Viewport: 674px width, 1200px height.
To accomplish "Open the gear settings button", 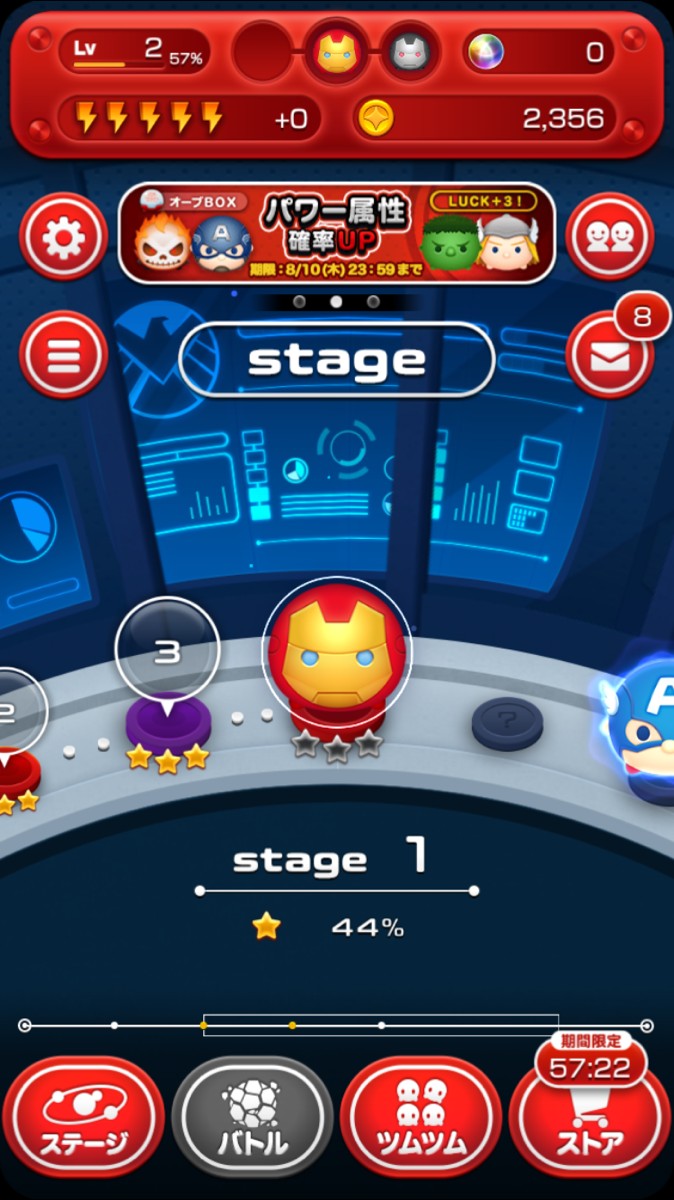I will coord(63,237).
